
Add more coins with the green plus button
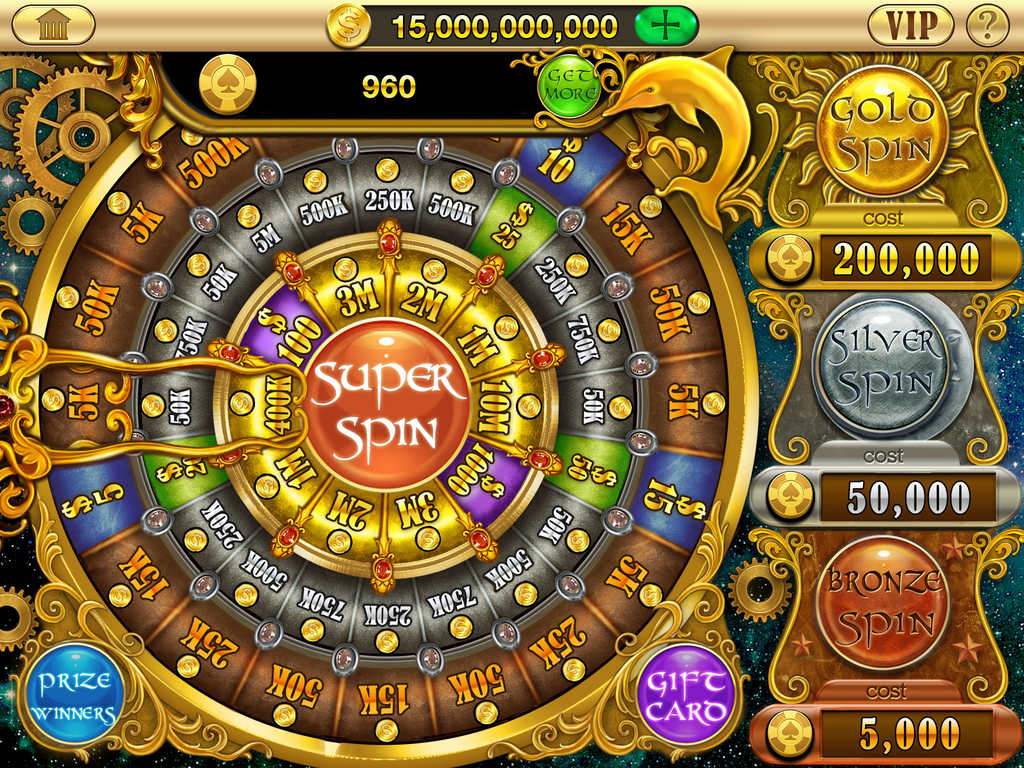665,26
